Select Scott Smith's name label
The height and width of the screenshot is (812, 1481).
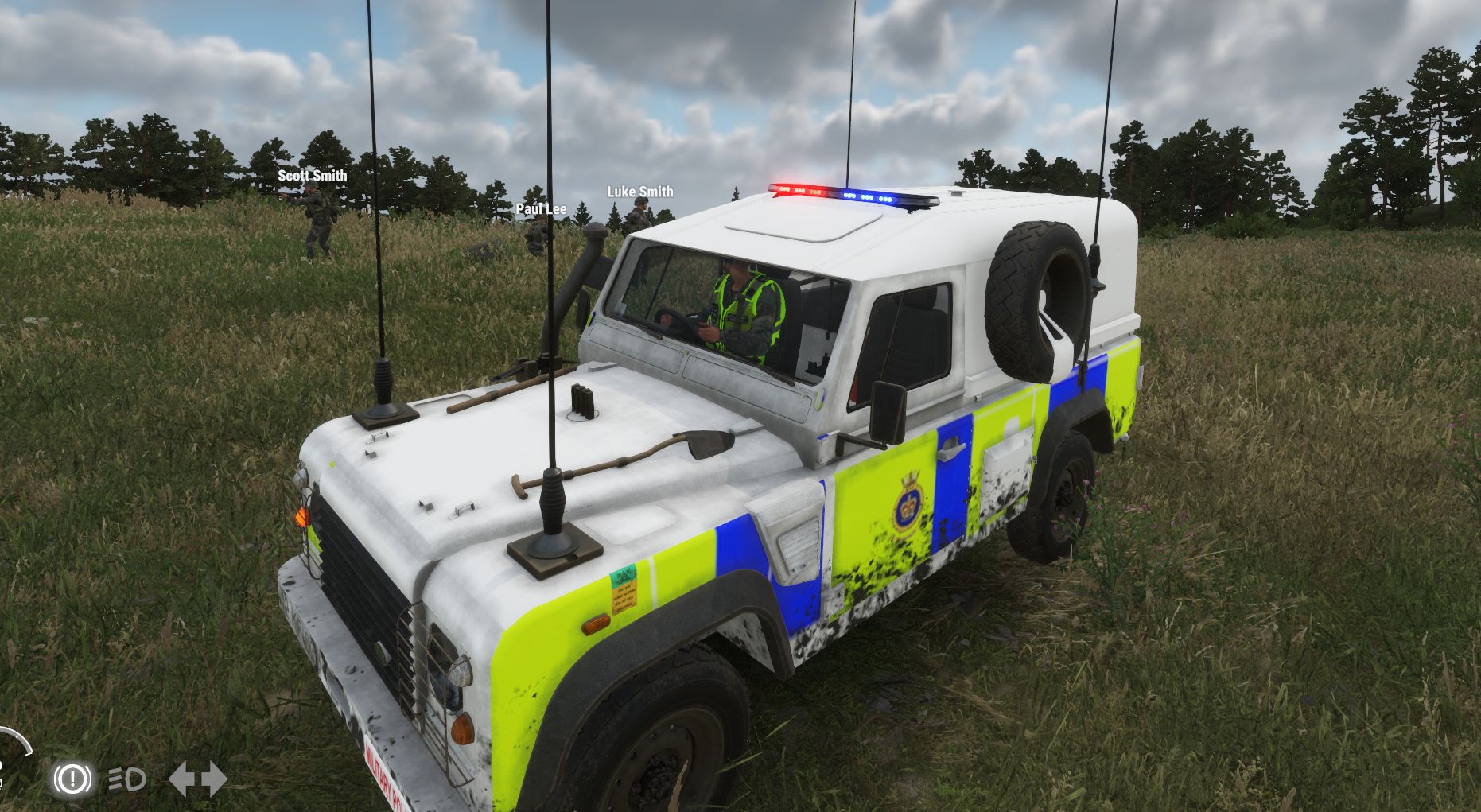click(x=312, y=175)
